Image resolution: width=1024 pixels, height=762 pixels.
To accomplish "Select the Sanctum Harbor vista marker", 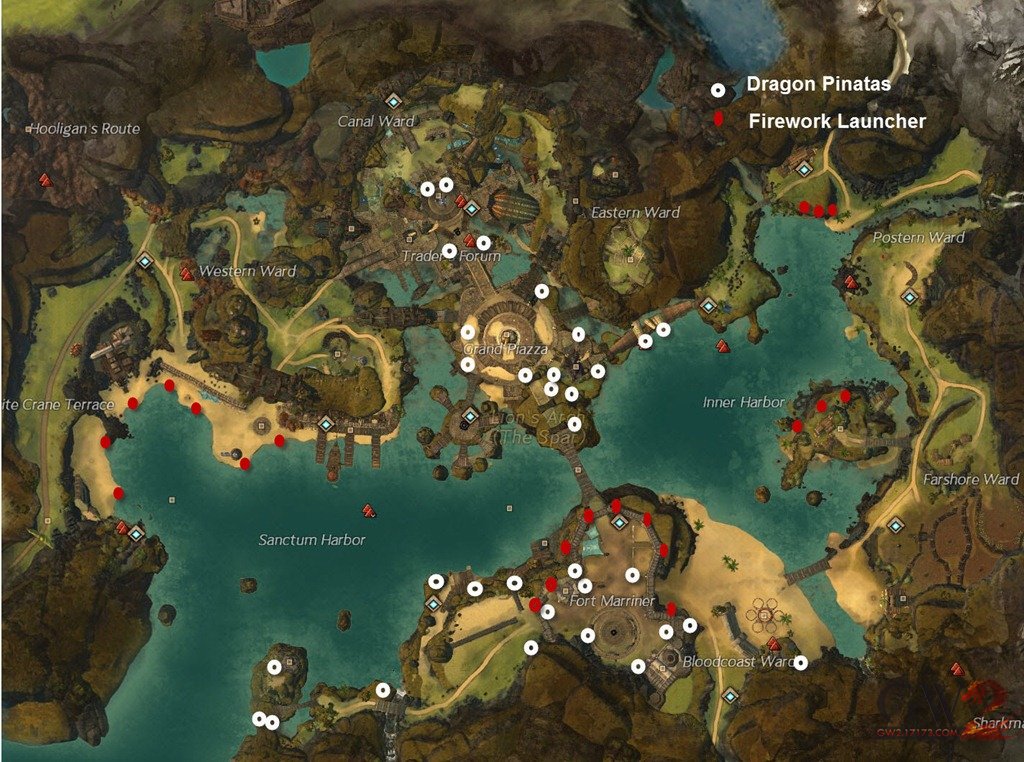I will [369, 511].
